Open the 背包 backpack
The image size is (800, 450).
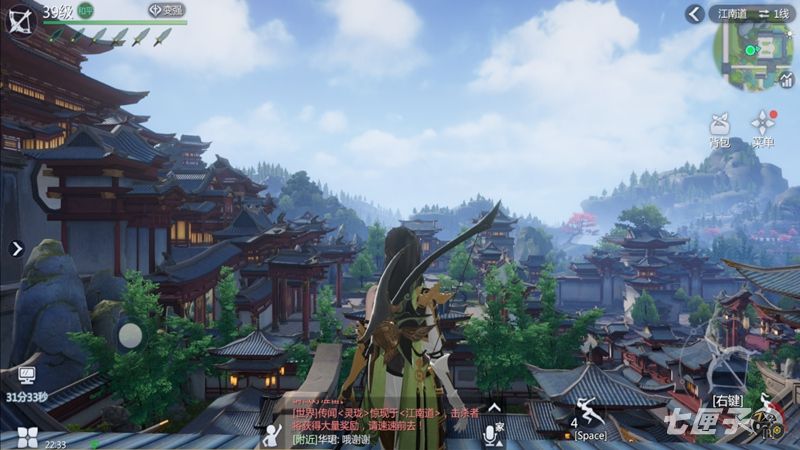point(719,129)
